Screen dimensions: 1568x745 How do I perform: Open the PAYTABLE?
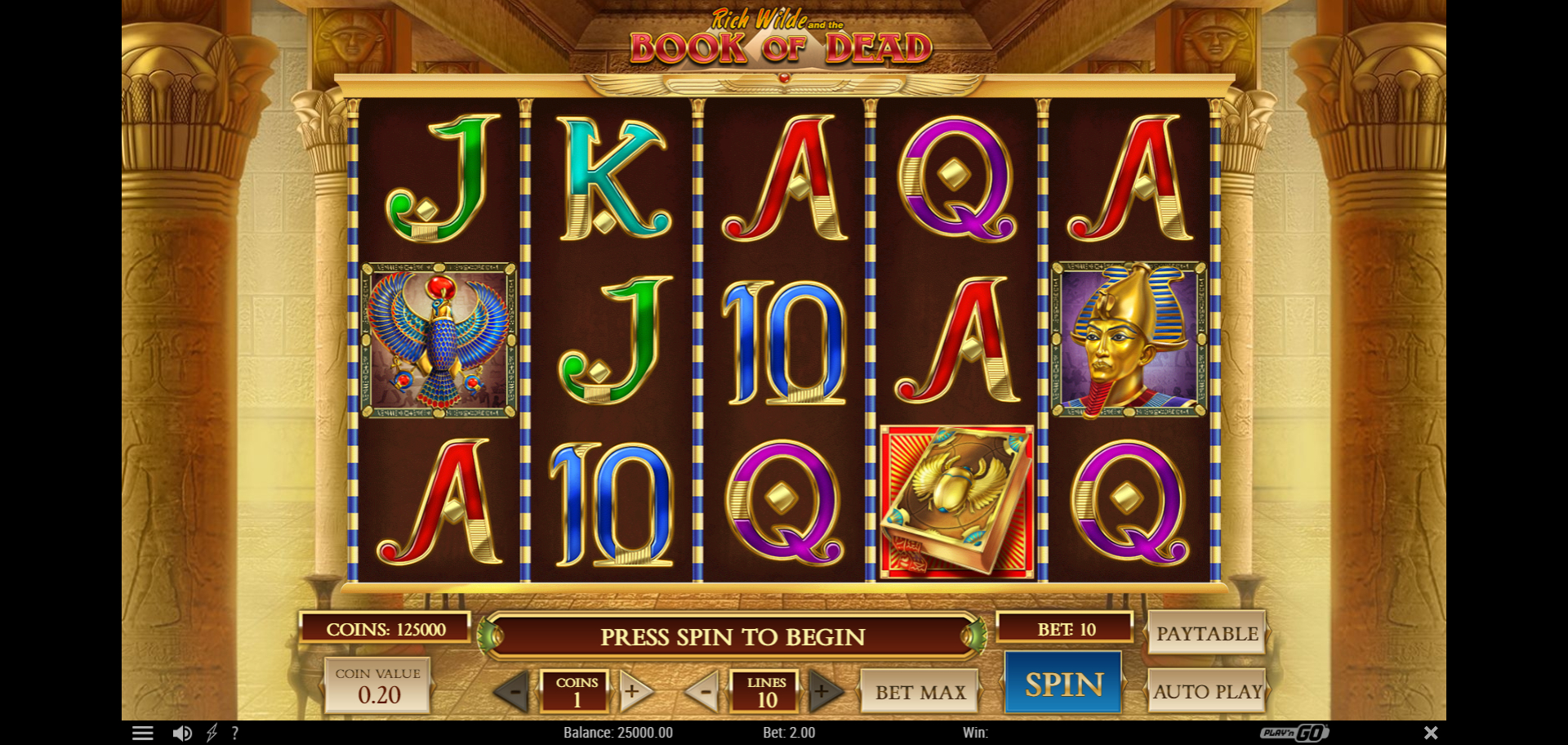[1206, 633]
